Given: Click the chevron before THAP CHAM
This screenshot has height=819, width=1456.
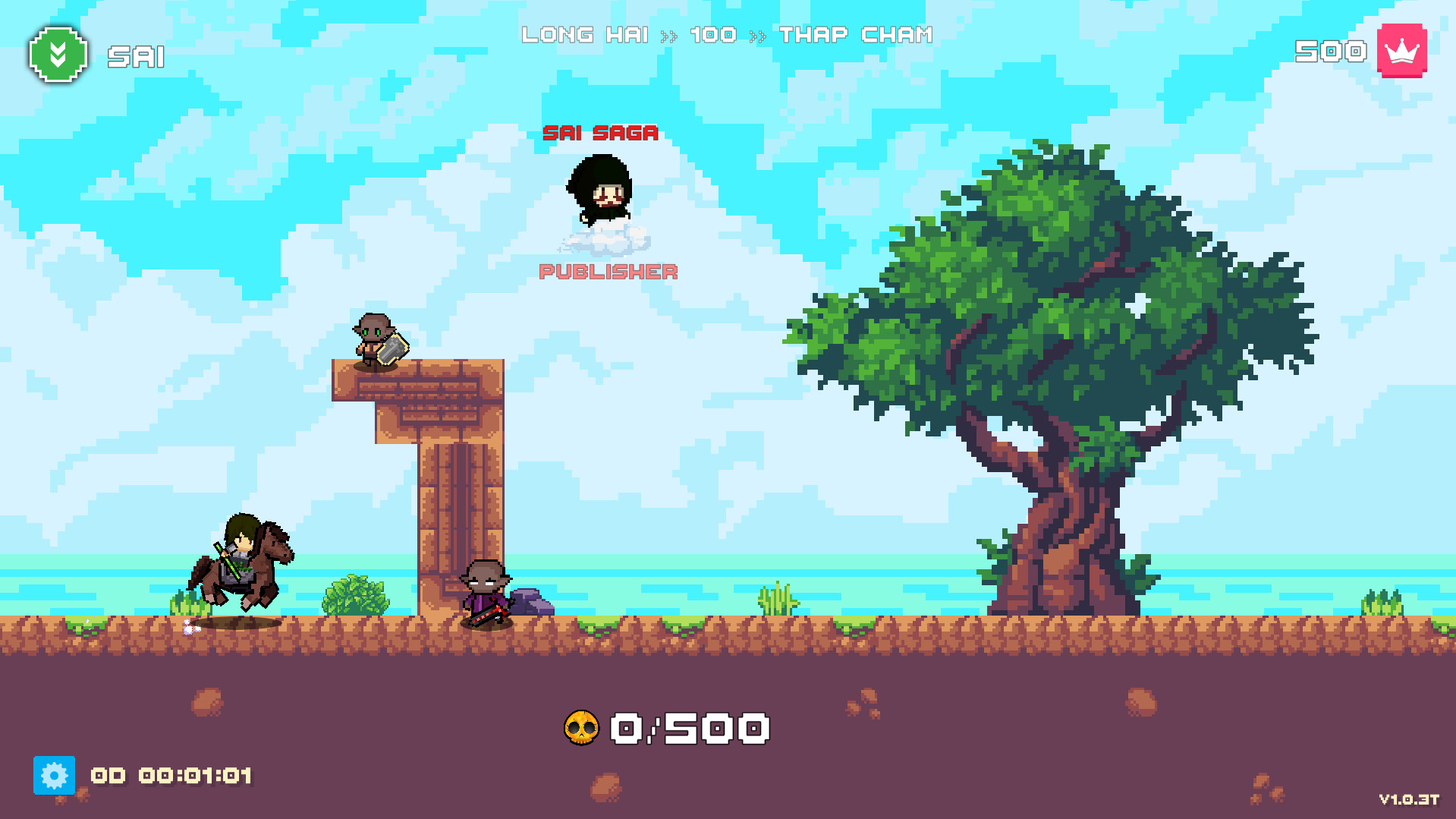Looking at the screenshot, I should 756,35.
